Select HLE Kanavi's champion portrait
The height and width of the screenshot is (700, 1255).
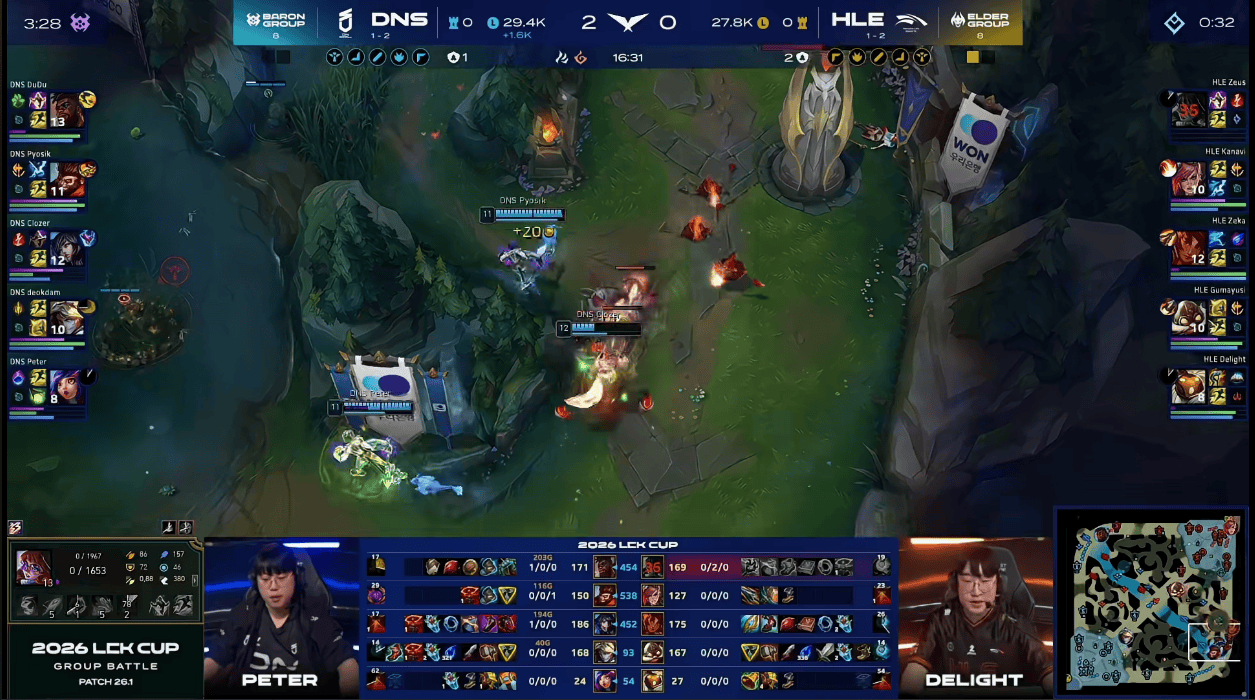tap(1188, 178)
